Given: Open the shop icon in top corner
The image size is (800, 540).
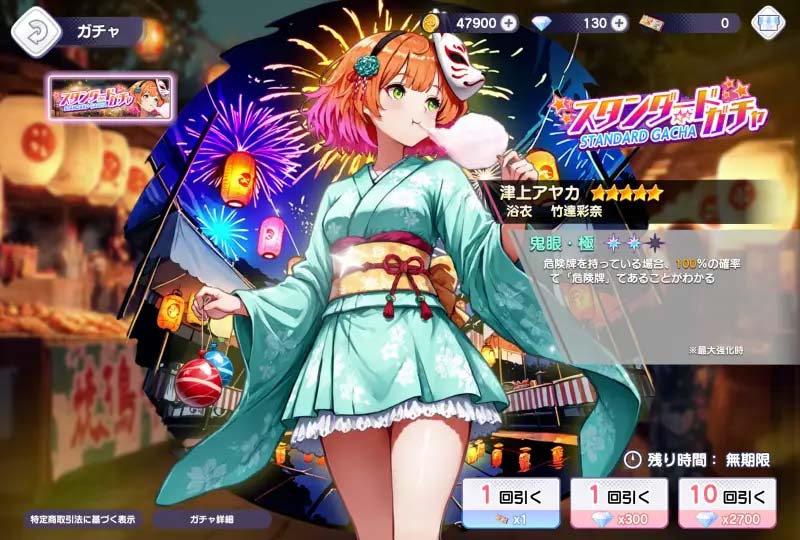Looking at the screenshot, I should pos(767,24).
